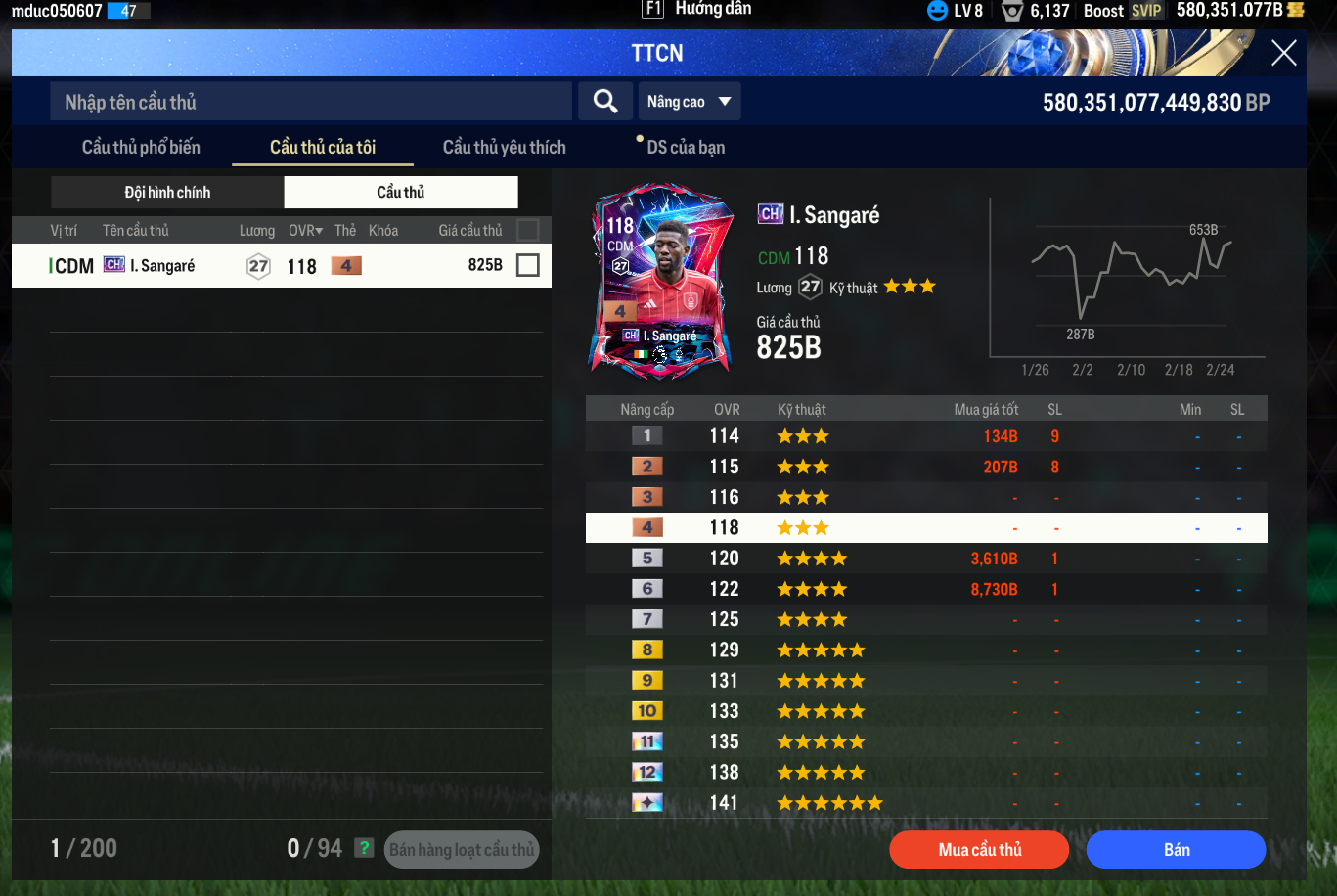
Task: Toggle the select-all checkbox in list header
Action: (x=527, y=231)
